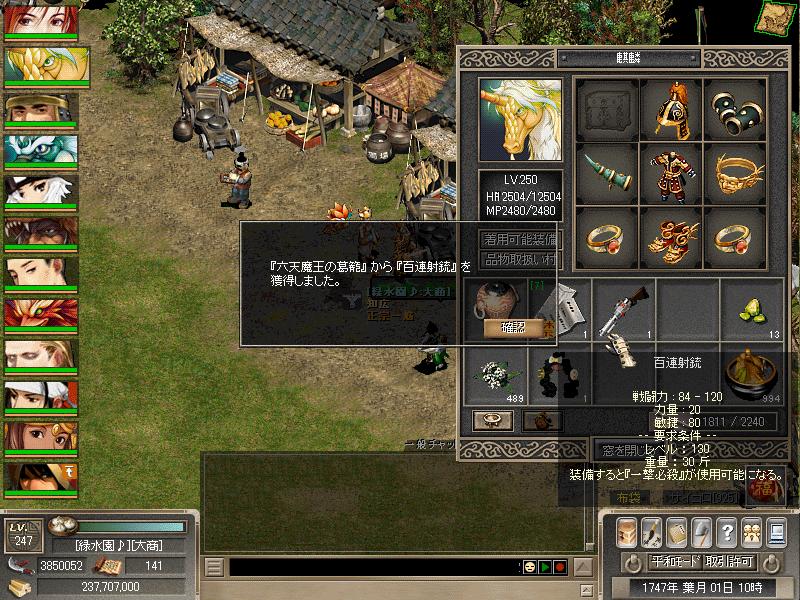The height and width of the screenshot is (600, 800).
Task: Click the equipped green bracers slot
Action: 734,109
